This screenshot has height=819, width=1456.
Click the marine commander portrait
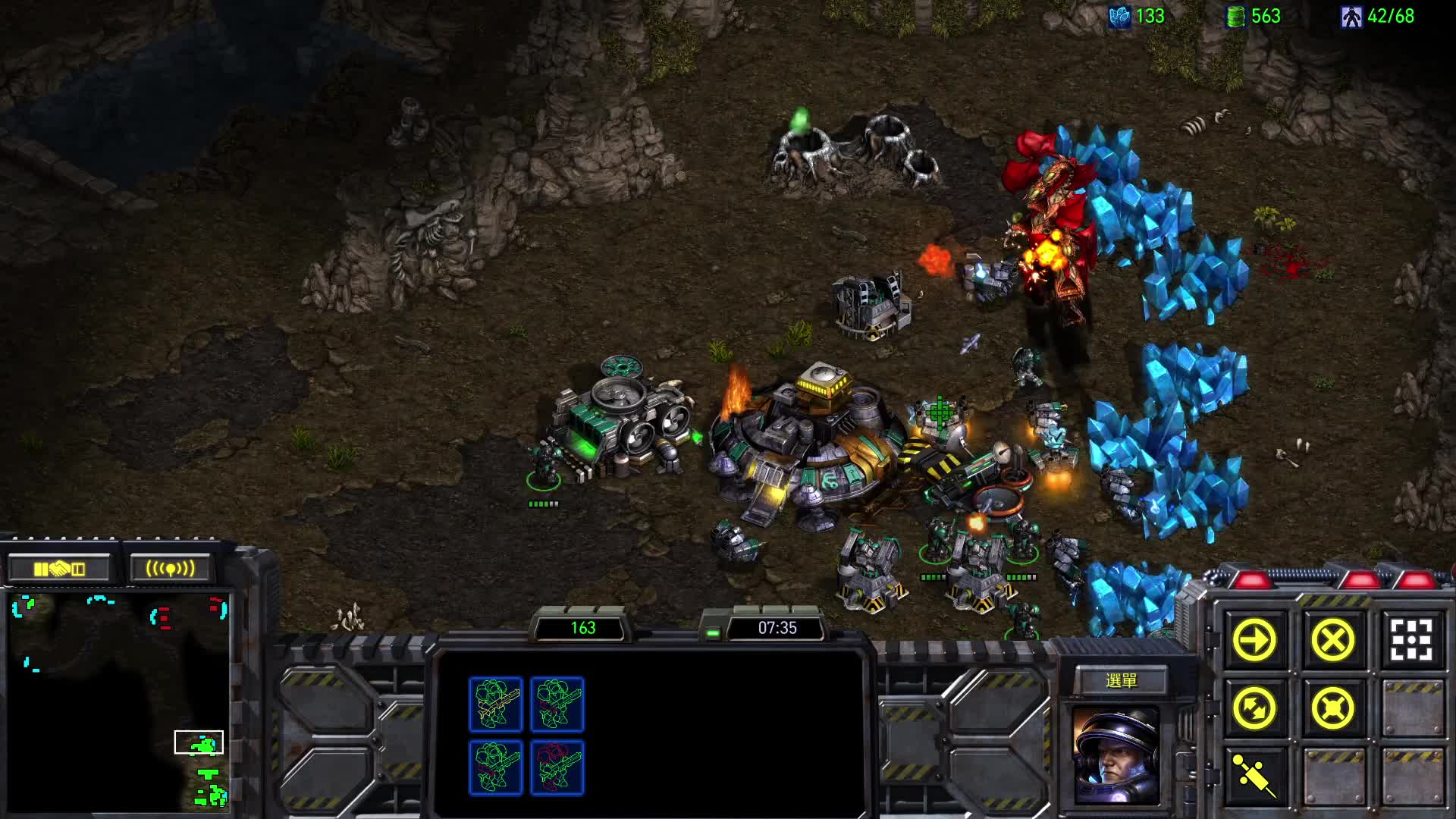pyautogui.click(x=1116, y=755)
